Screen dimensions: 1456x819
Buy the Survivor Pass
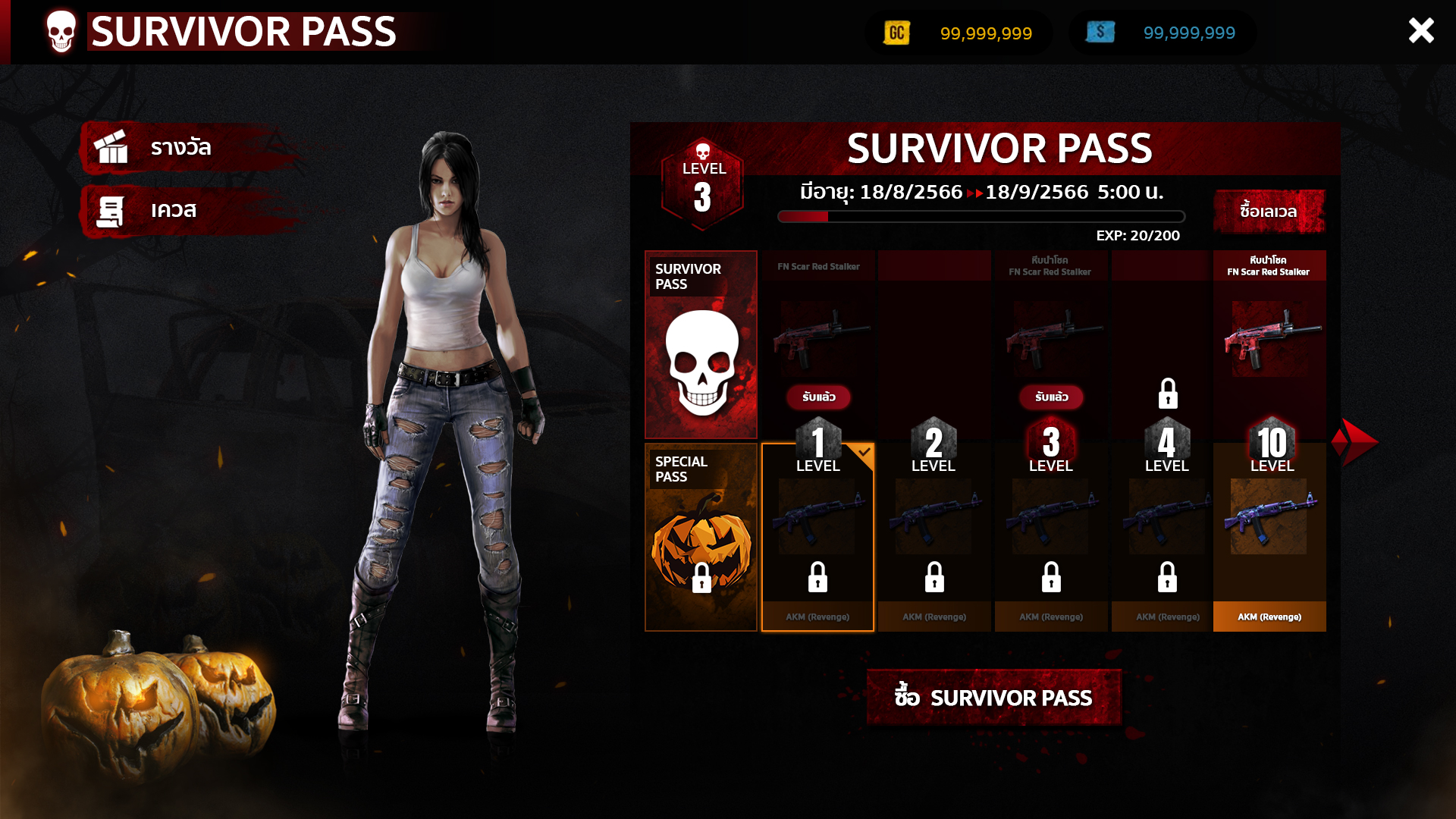993,697
